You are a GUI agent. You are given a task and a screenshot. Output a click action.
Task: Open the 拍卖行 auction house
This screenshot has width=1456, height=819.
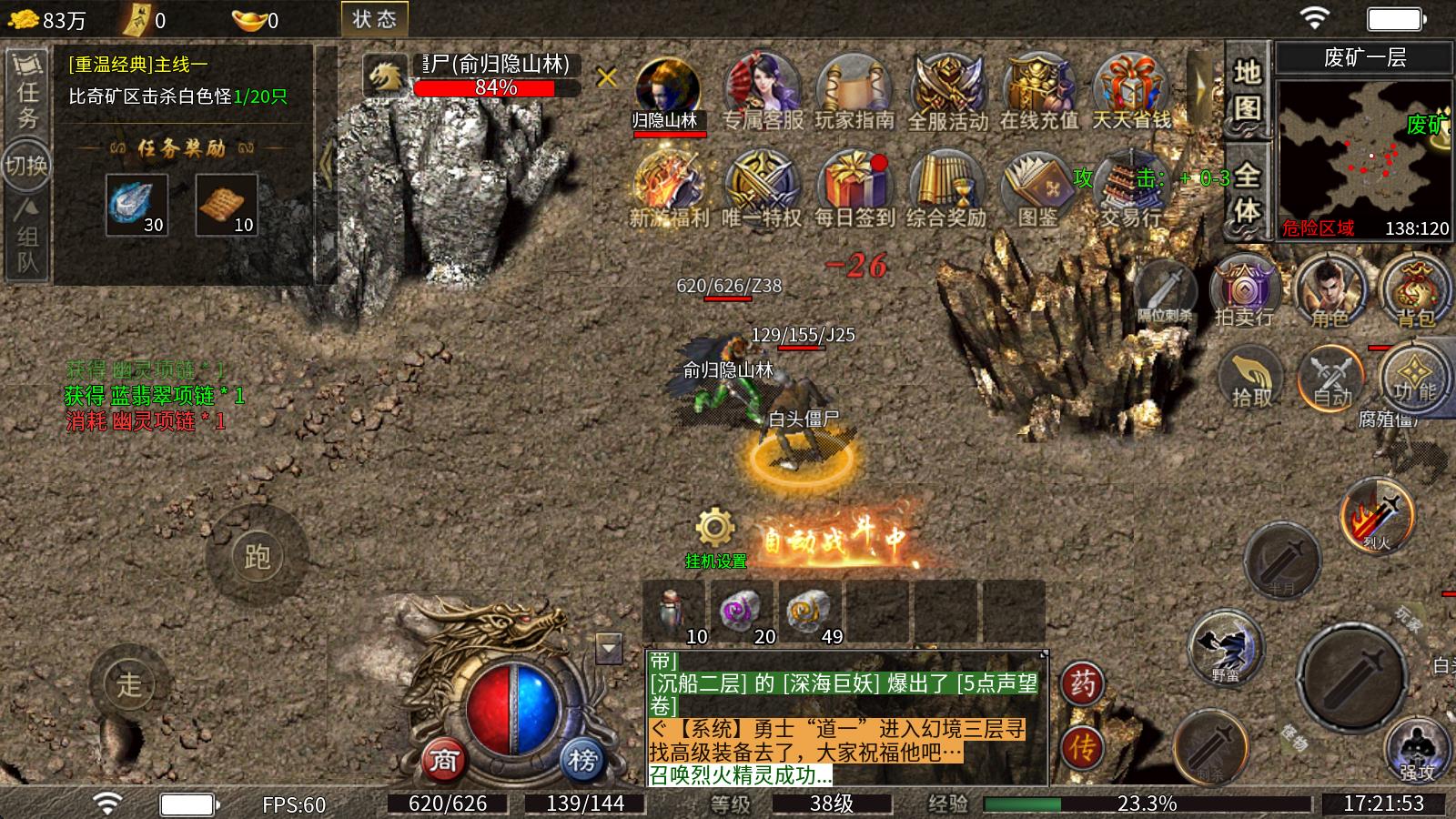[x=1244, y=291]
